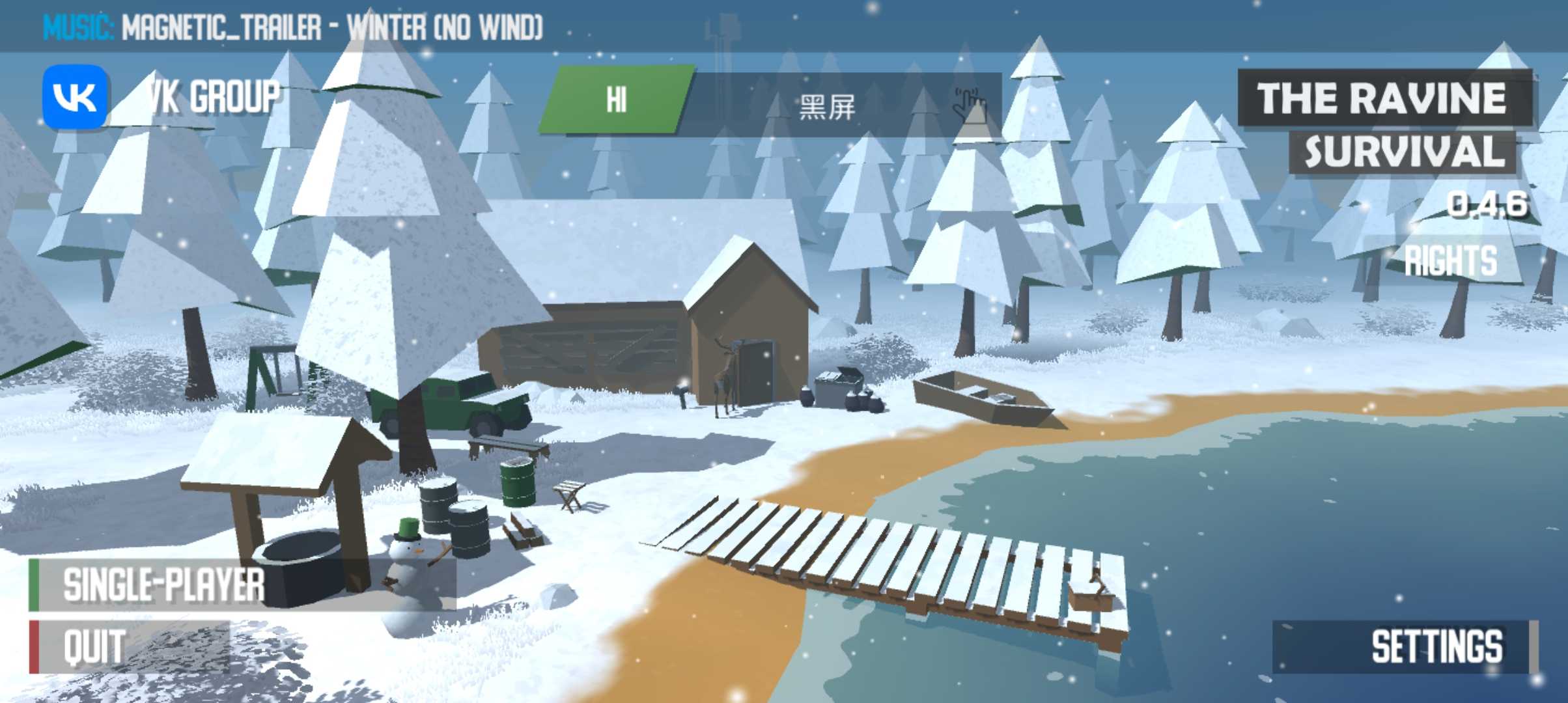Select the 黑屏 name field
The image size is (1568, 703).
[826, 106]
